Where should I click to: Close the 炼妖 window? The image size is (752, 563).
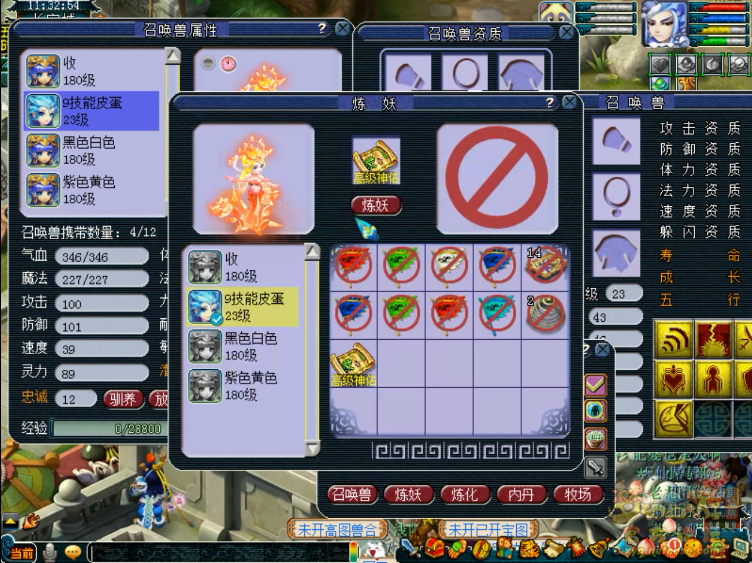point(569,103)
